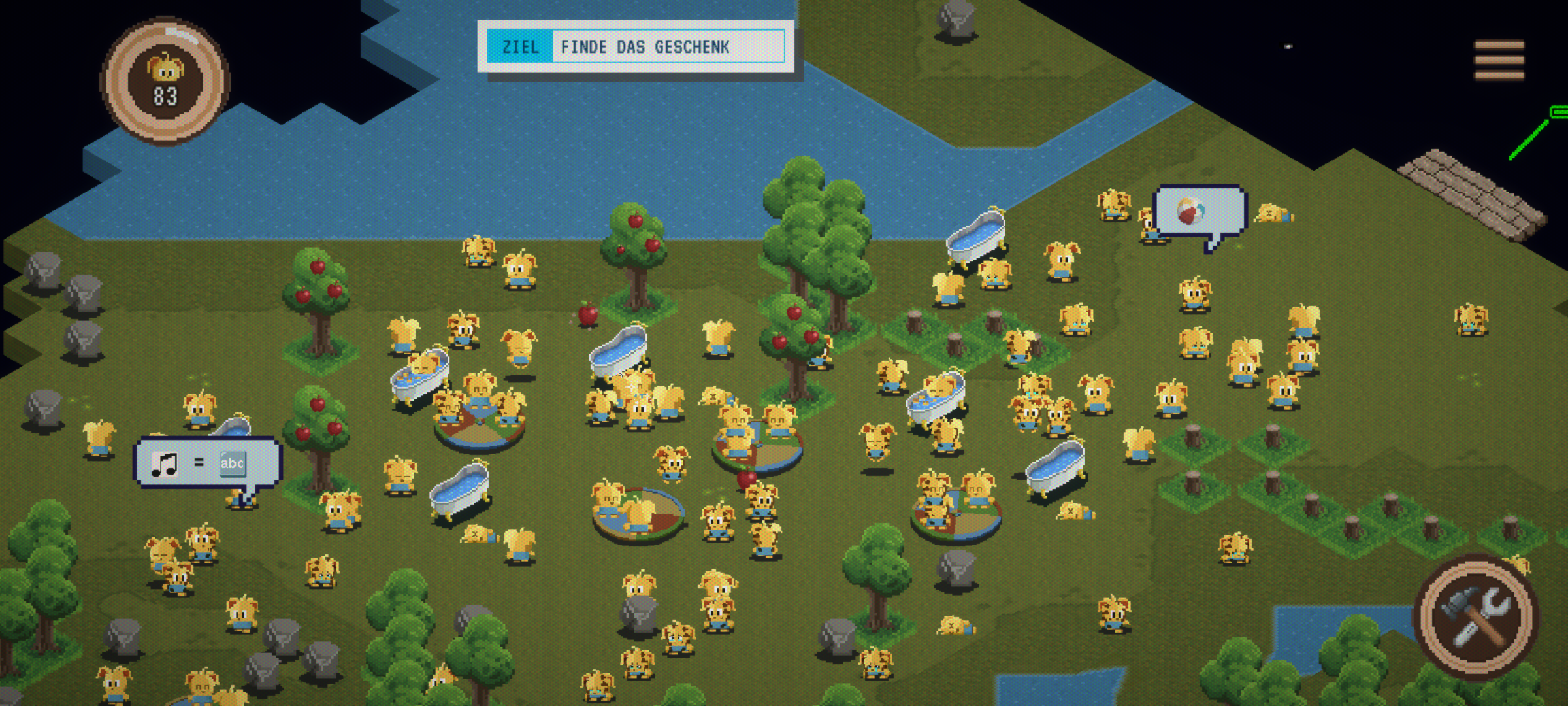The height and width of the screenshot is (706, 1568).
Task: Open the hamburger menu
Action: click(x=1499, y=60)
